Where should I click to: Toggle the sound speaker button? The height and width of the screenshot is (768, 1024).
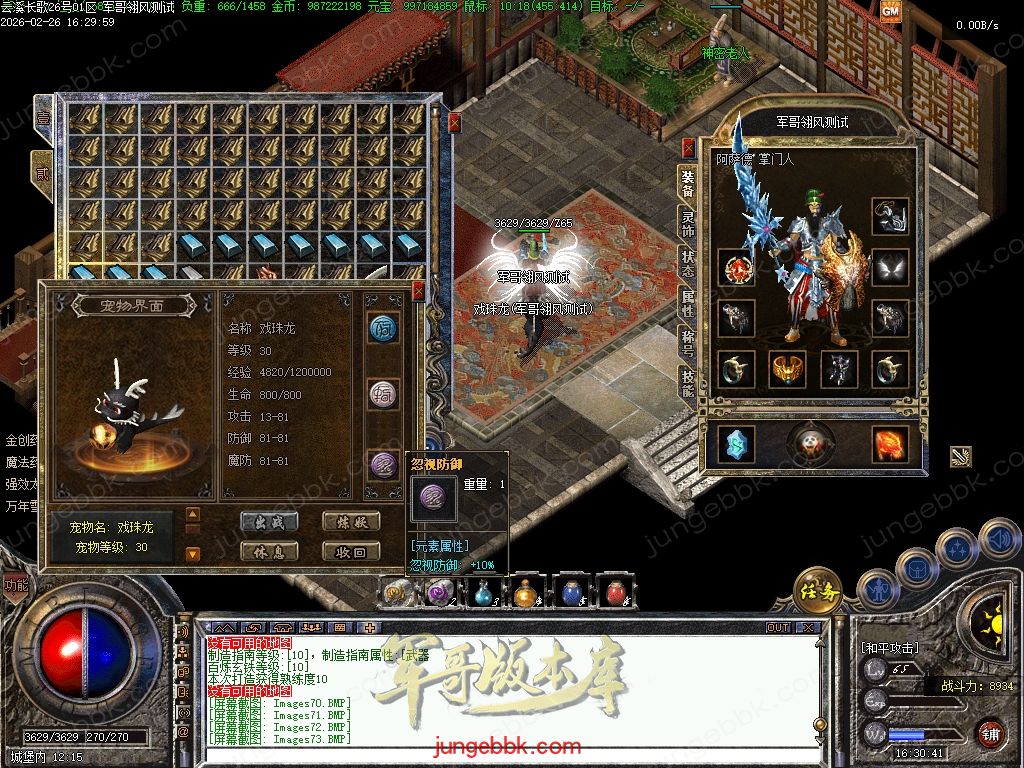pyautogui.click(x=999, y=539)
